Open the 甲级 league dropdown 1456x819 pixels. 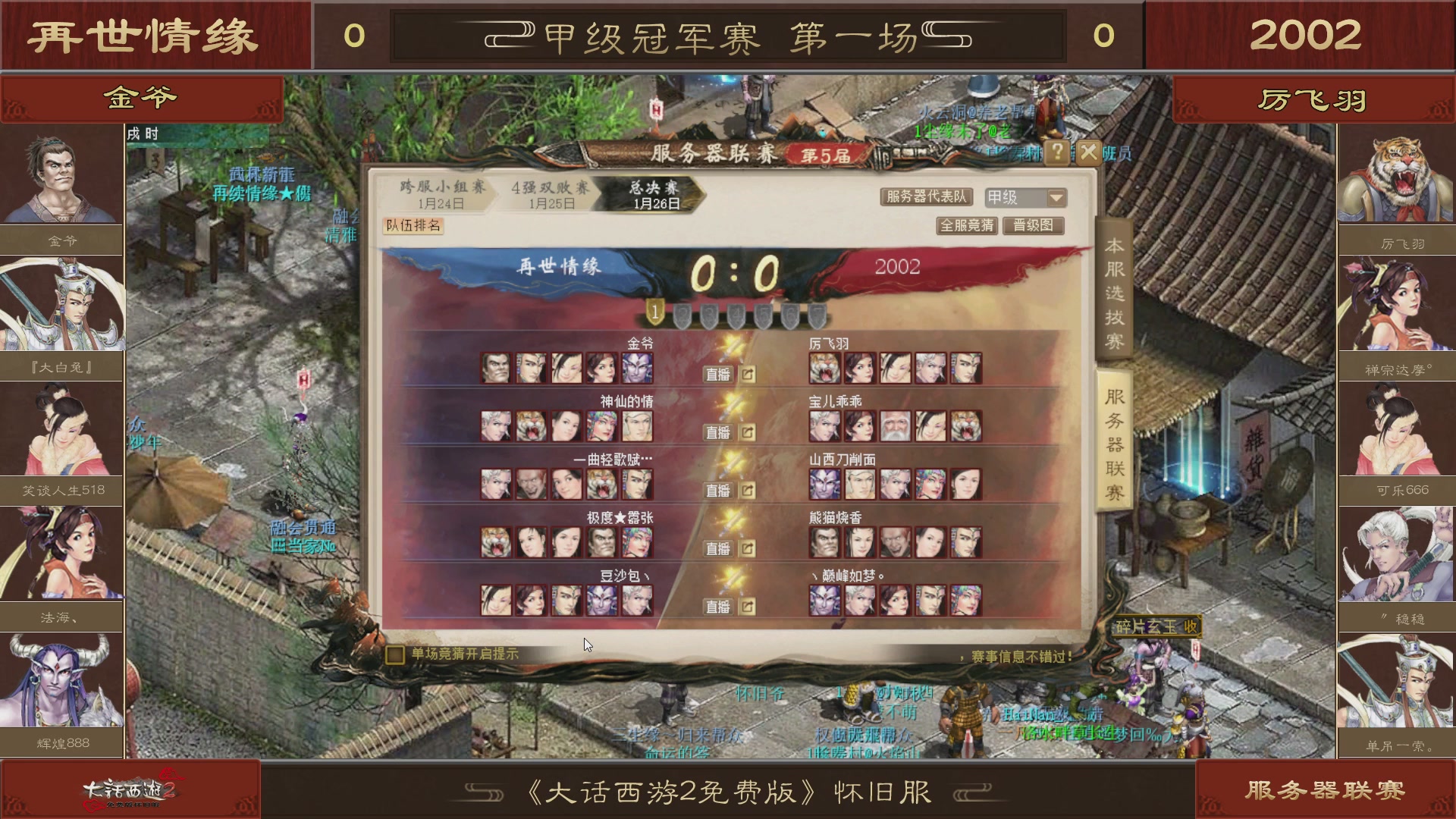1024,197
